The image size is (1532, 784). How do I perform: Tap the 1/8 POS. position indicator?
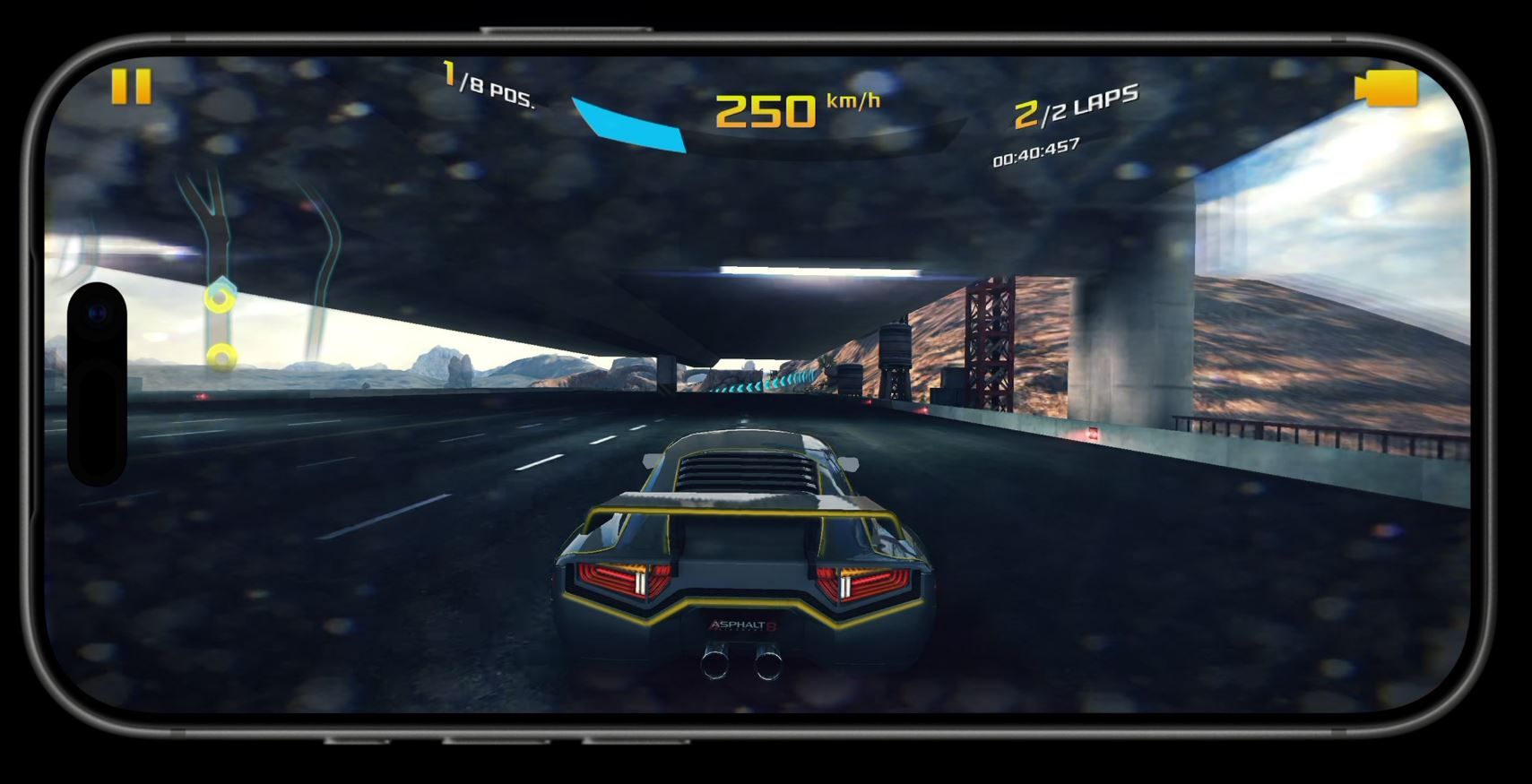point(485,83)
